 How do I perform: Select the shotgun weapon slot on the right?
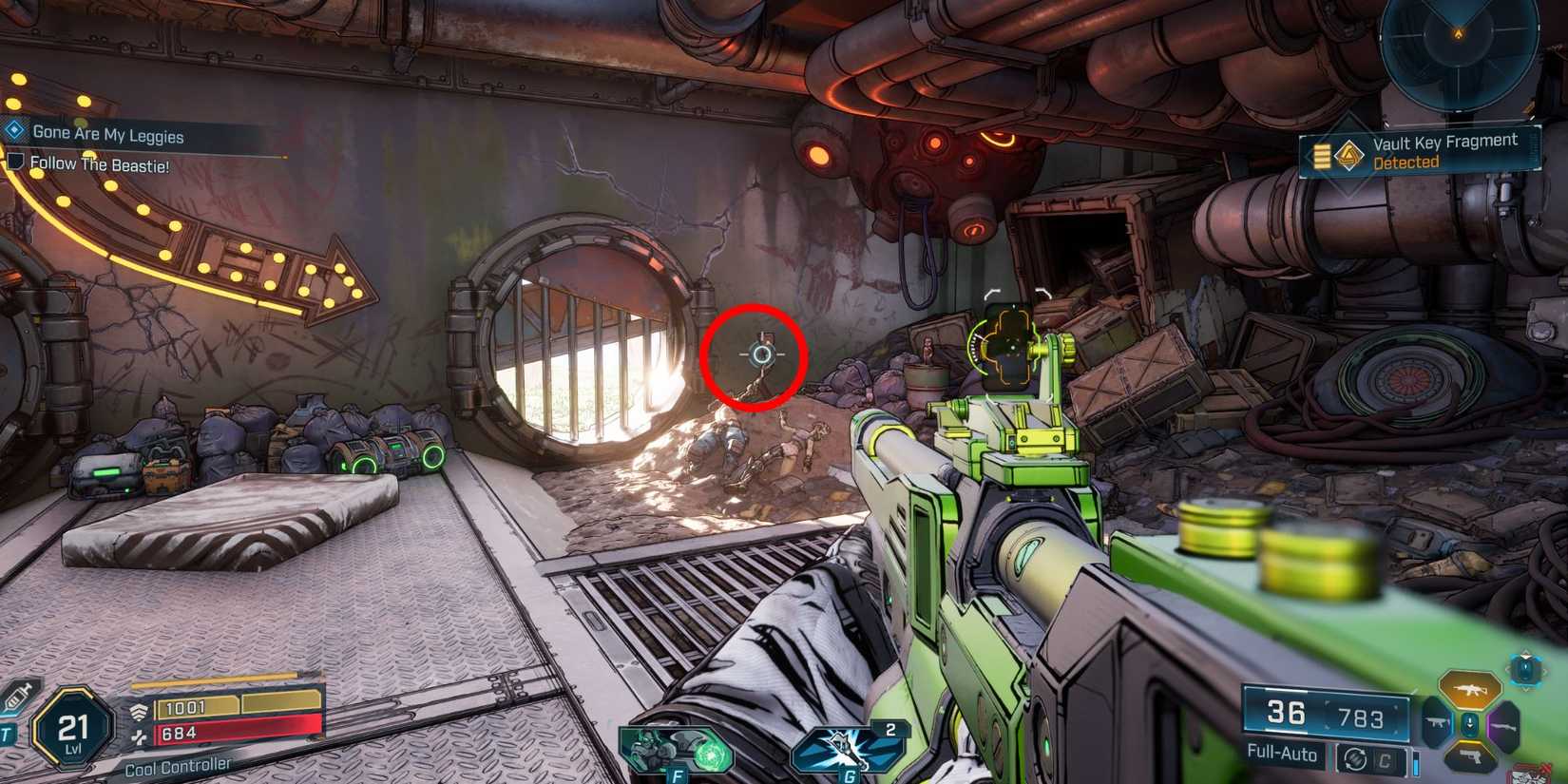click(1505, 727)
